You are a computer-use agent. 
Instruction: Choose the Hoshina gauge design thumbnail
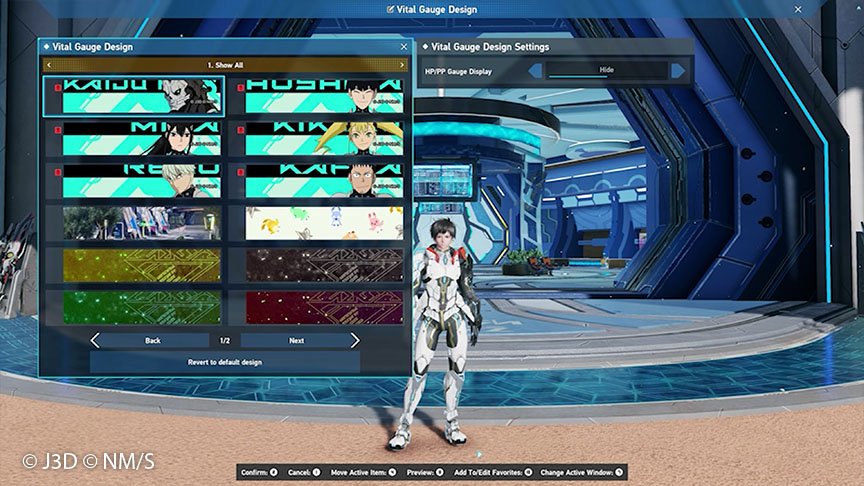324,97
